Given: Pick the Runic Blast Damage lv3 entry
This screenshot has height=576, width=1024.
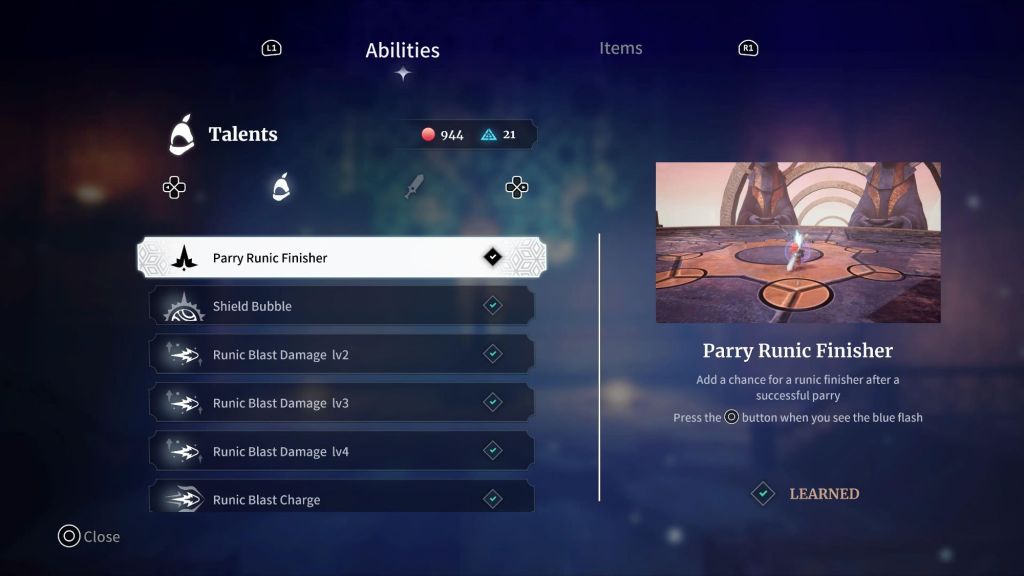Looking at the screenshot, I should tap(341, 403).
